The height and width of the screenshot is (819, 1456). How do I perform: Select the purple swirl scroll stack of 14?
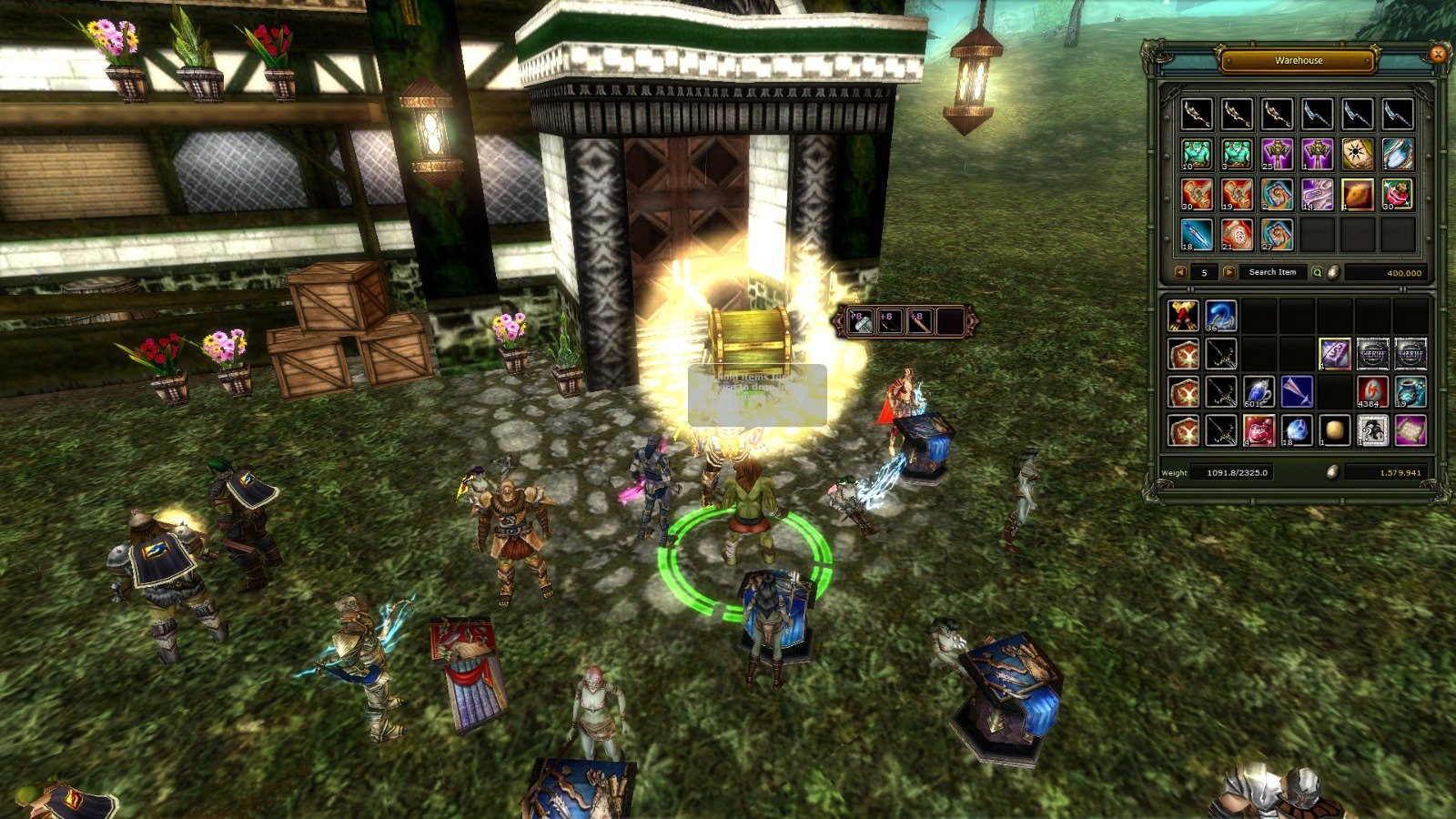click(1318, 195)
